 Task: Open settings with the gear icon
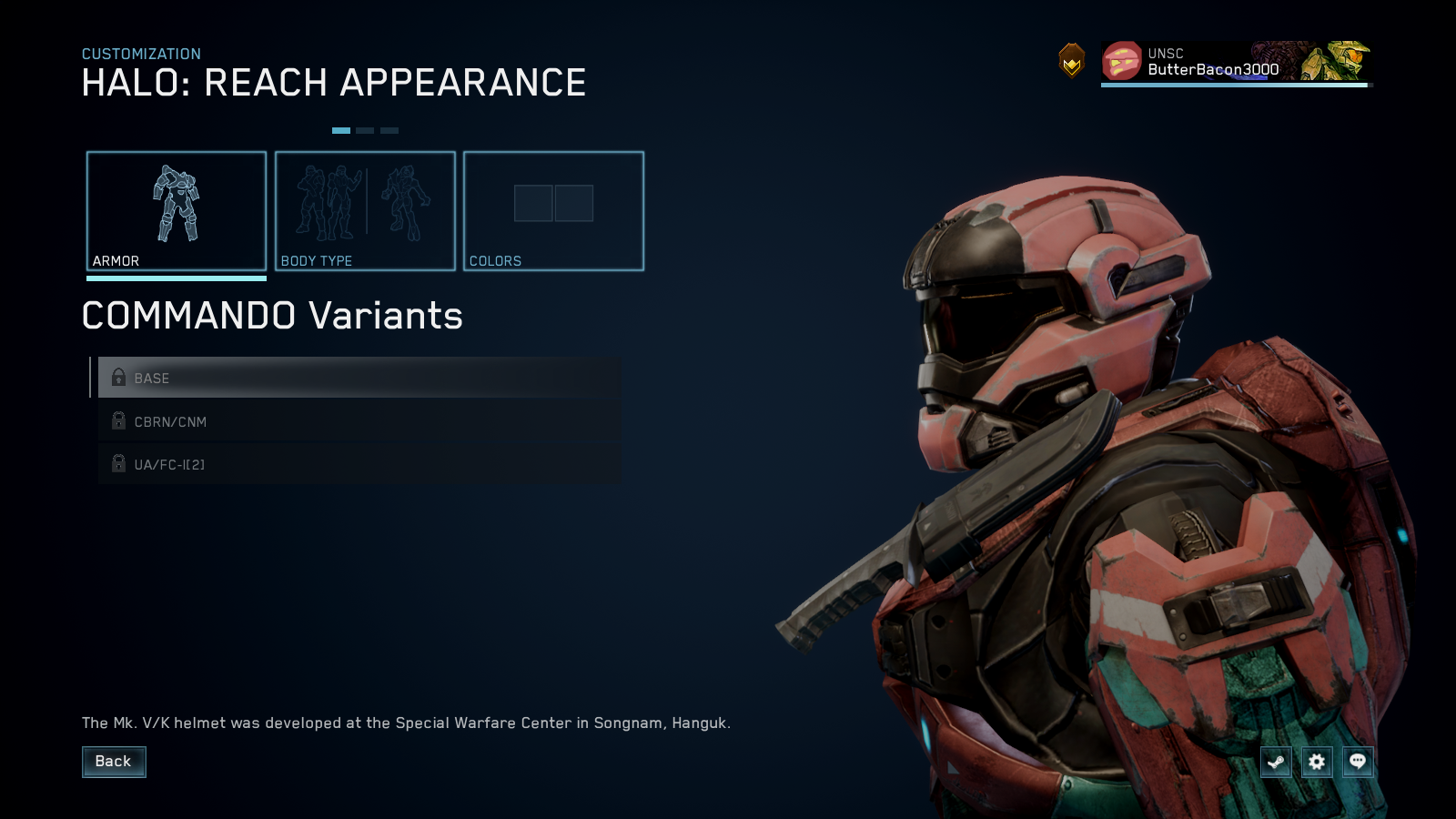(x=1316, y=762)
